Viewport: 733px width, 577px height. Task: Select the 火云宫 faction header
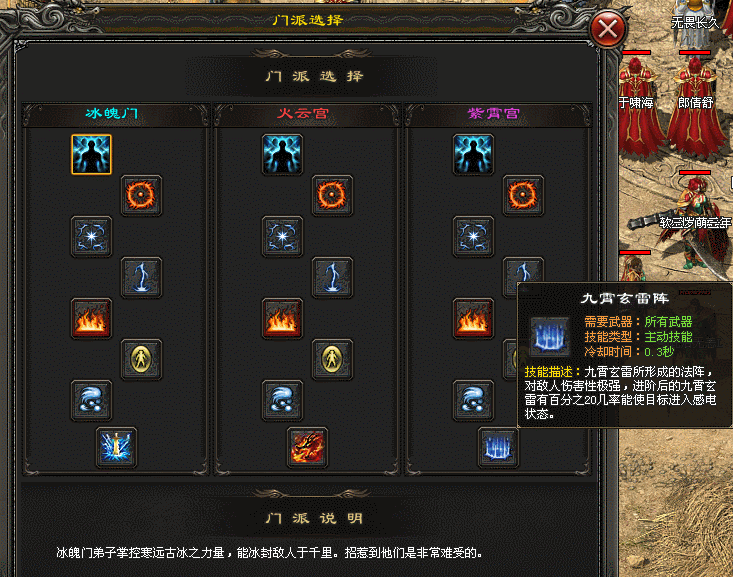[303, 114]
